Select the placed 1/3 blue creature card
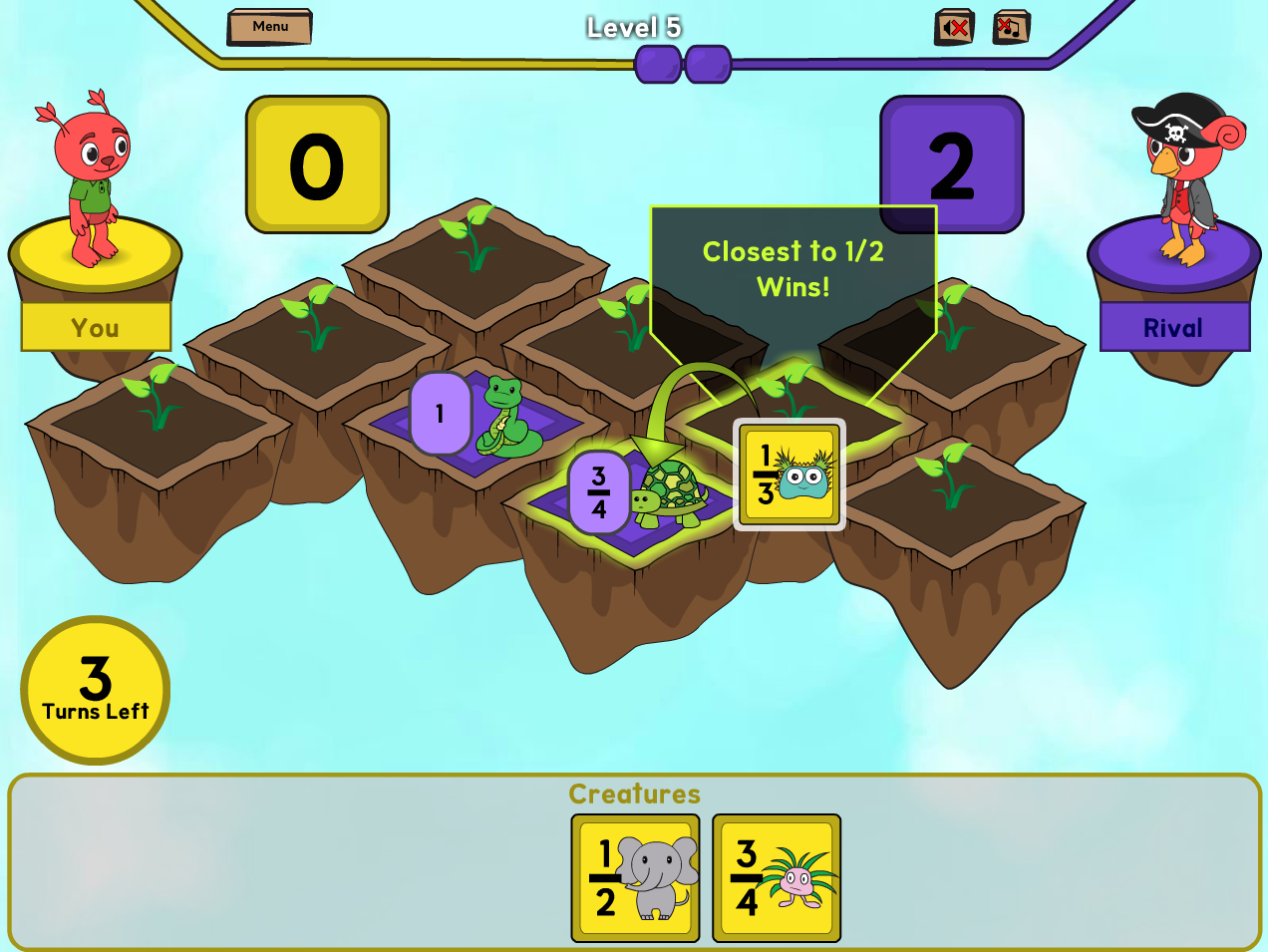This screenshot has height=952, width=1268. (x=790, y=475)
